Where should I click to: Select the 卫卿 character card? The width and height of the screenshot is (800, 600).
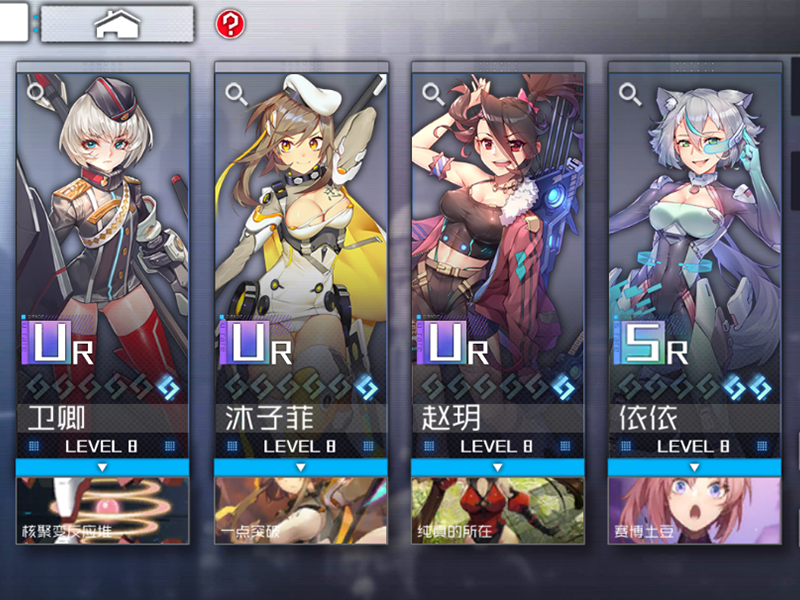(102, 230)
